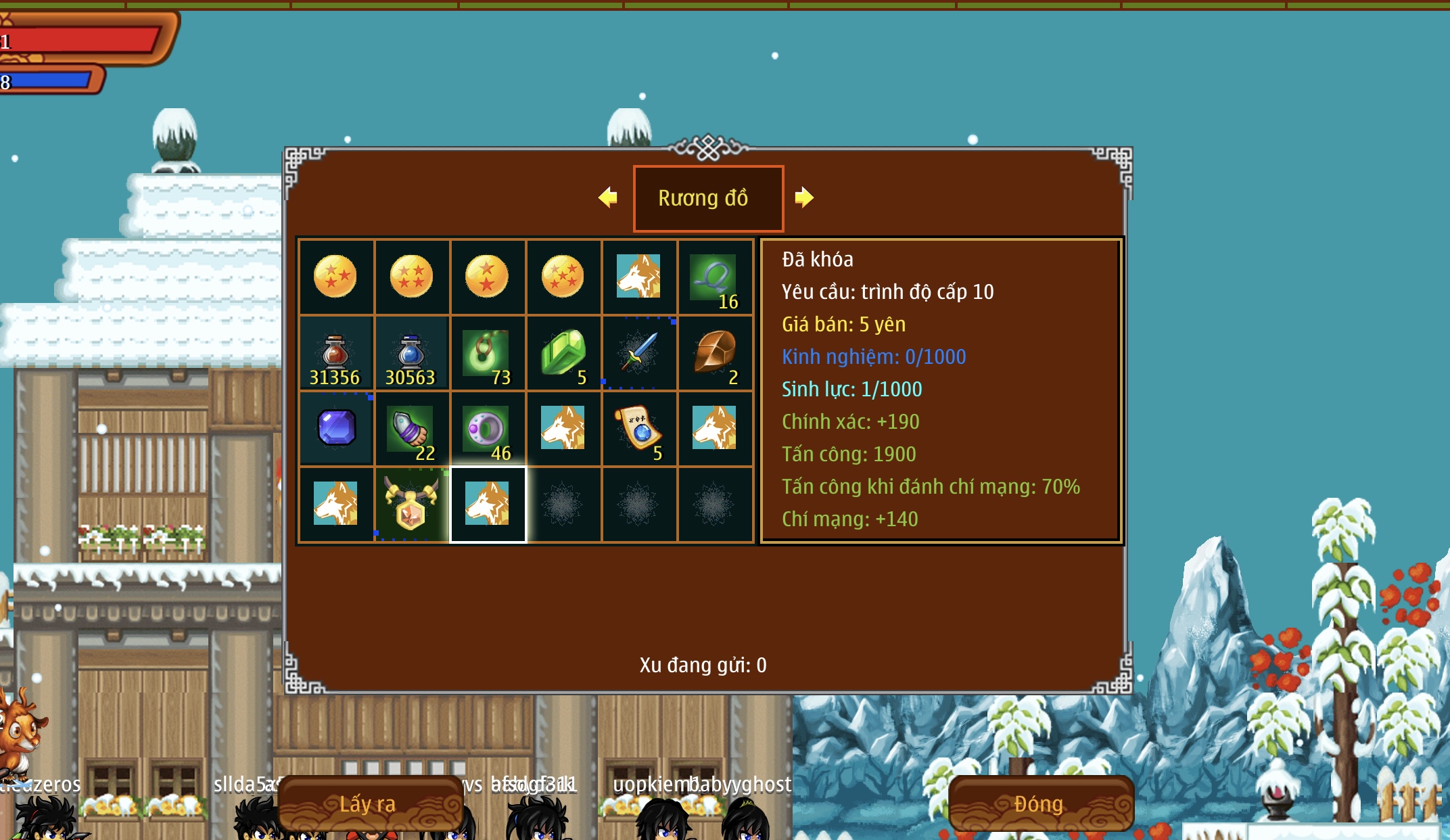Image resolution: width=1450 pixels, height=840 pixels.
Task: Select the red potion stack of 31356
Action: 336,354
